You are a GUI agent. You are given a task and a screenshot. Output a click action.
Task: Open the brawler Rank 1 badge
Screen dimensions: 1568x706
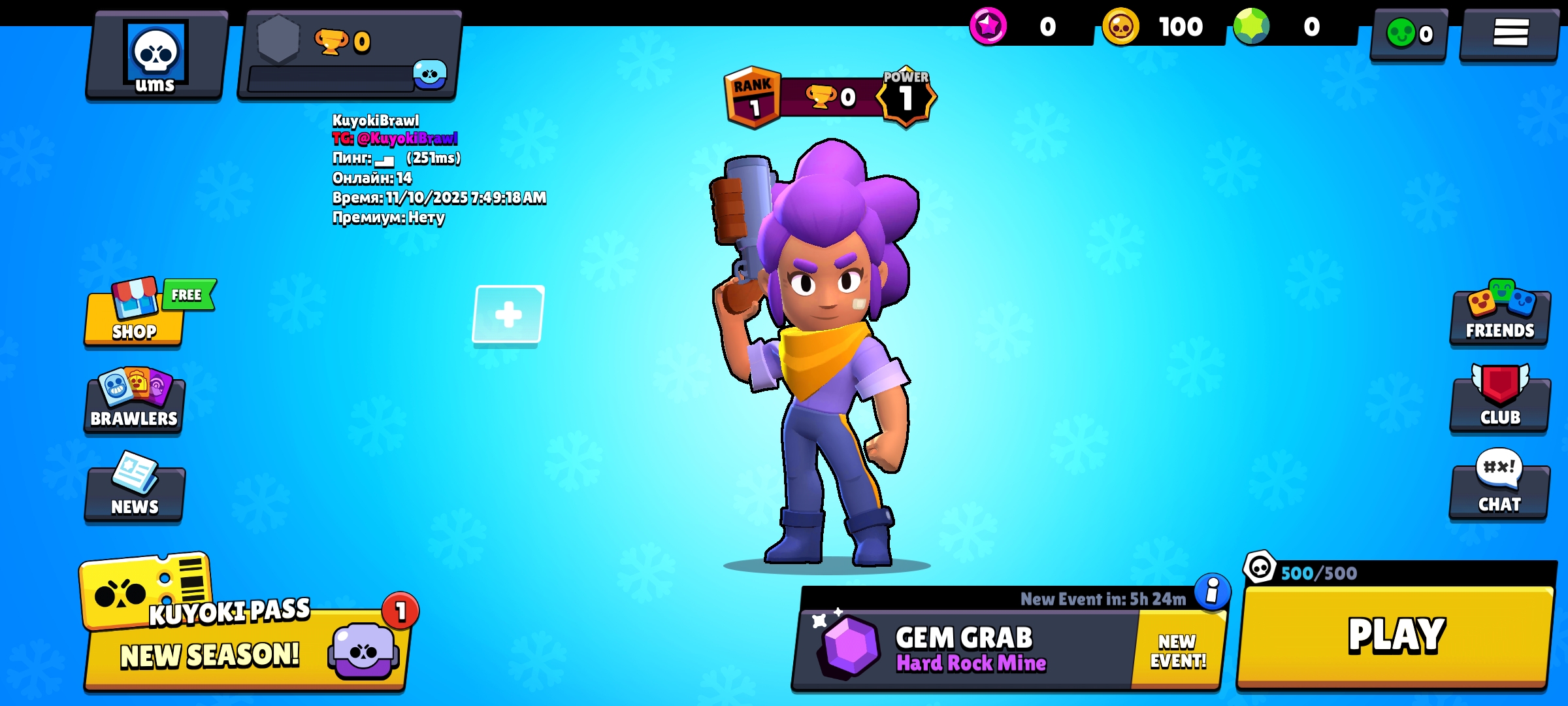click(x=753, y=97)
